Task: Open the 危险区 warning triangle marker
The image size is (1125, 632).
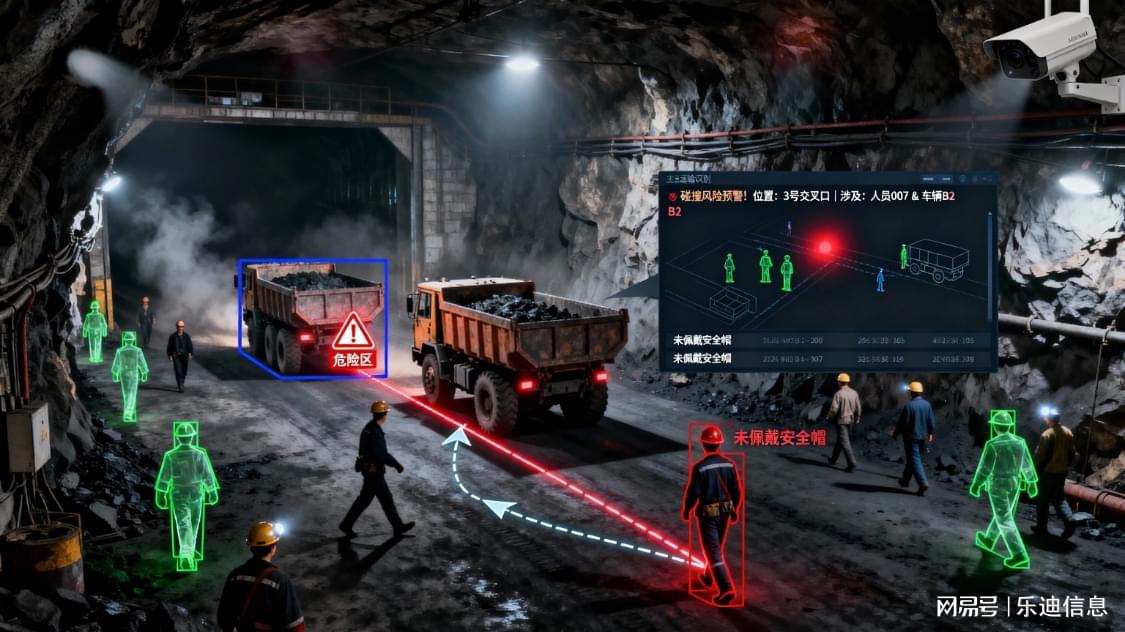Action: click(x=352, y=332)
